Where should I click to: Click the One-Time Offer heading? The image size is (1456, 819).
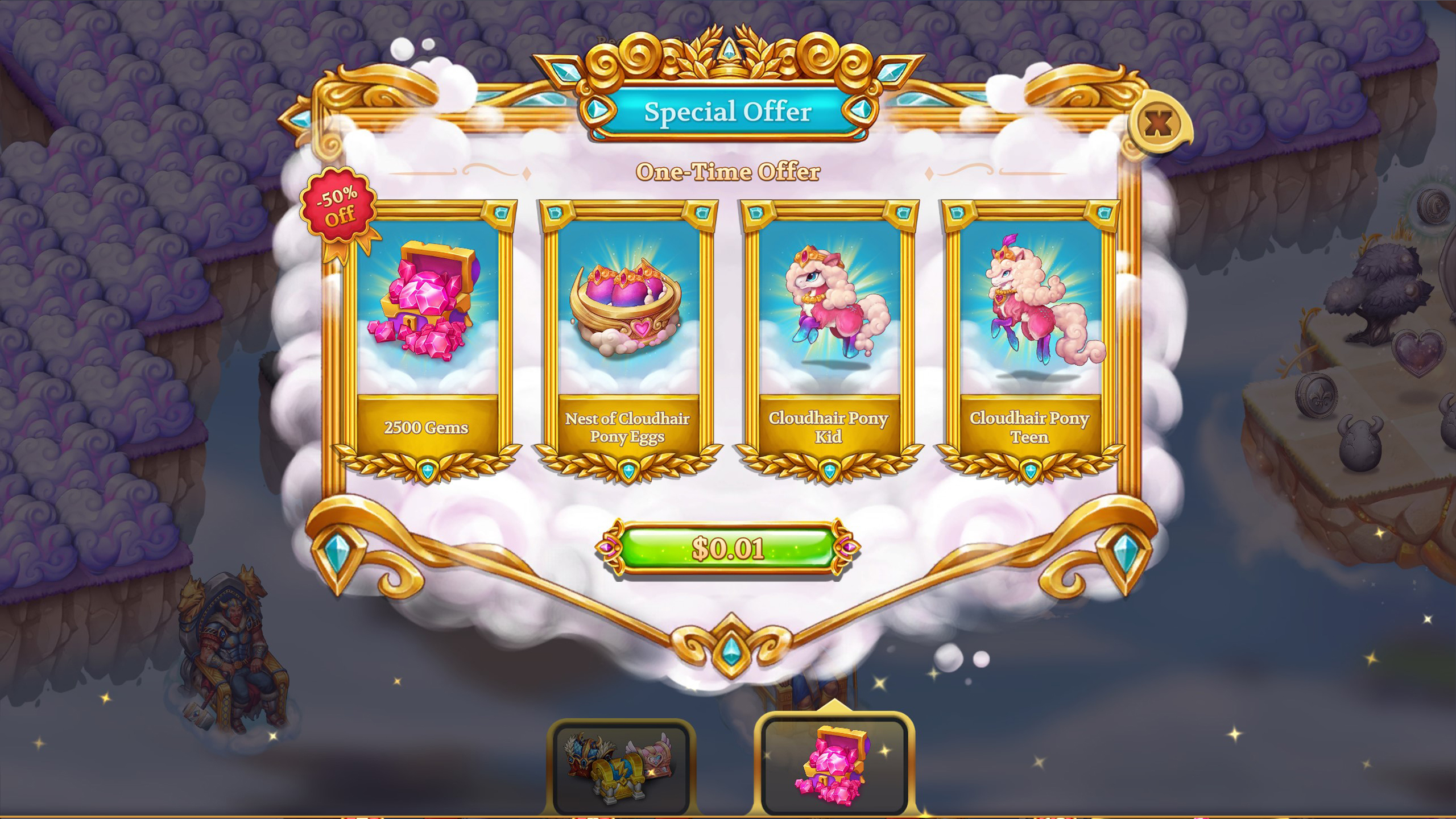tap(728, 172)
